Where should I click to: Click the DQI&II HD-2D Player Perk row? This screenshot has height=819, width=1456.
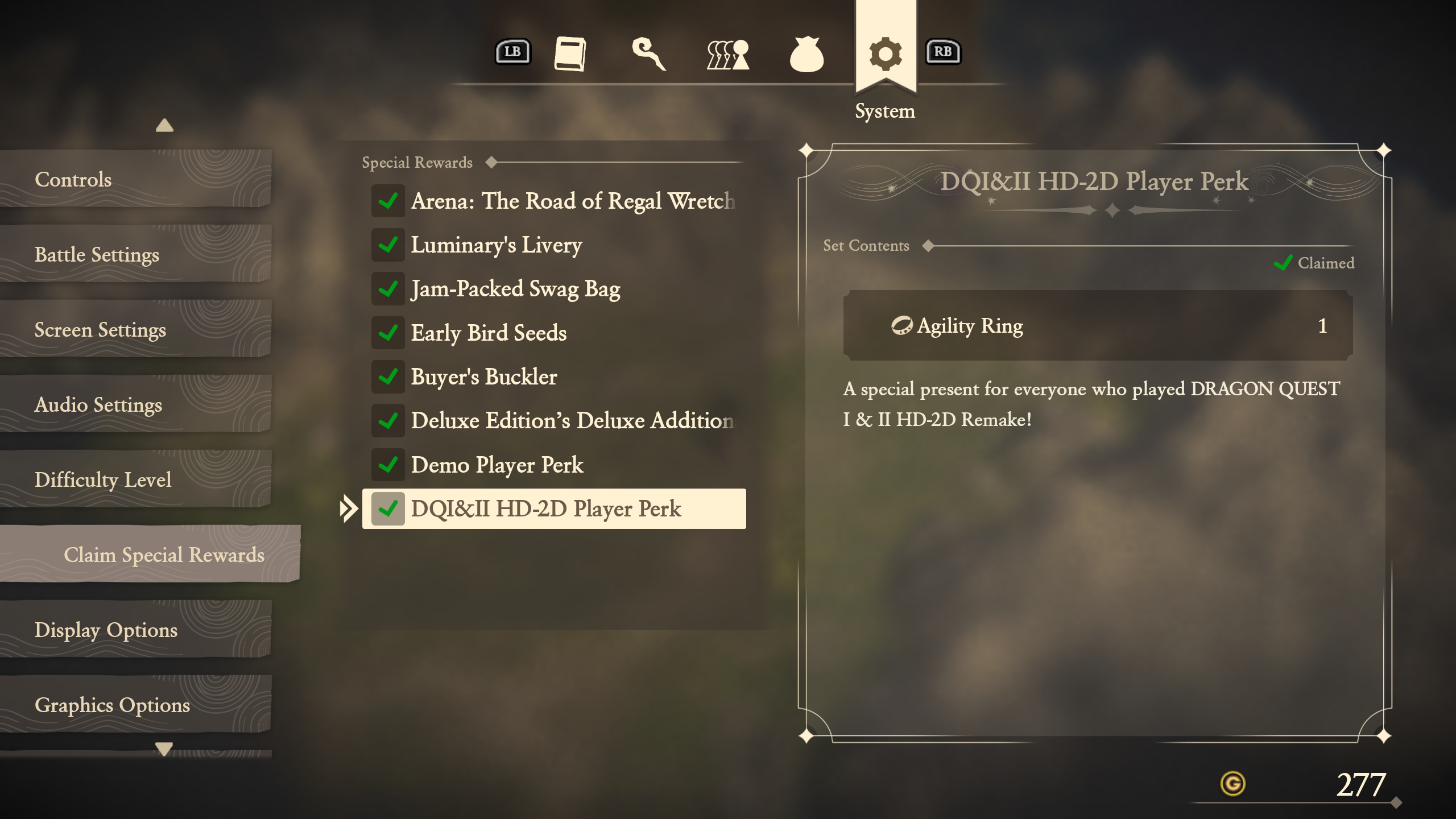pyautogui.click(x=554, y=509)
